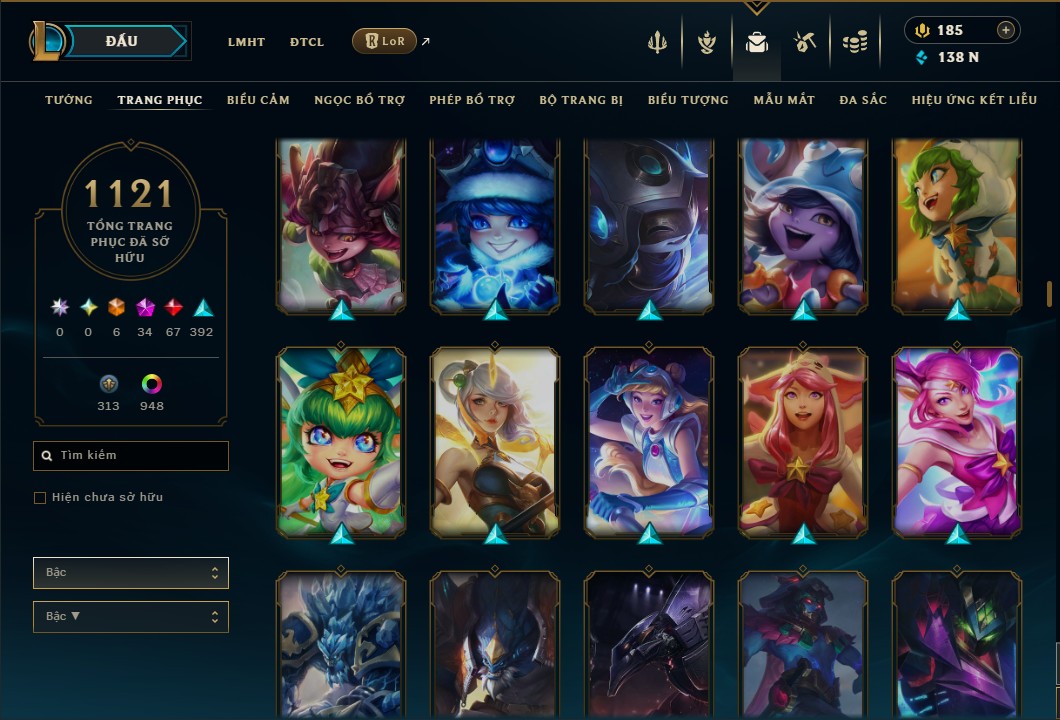The height and width of the screenshot is (720, 1060).
Task: Open the LMHT section
Action: coord(246,42)
